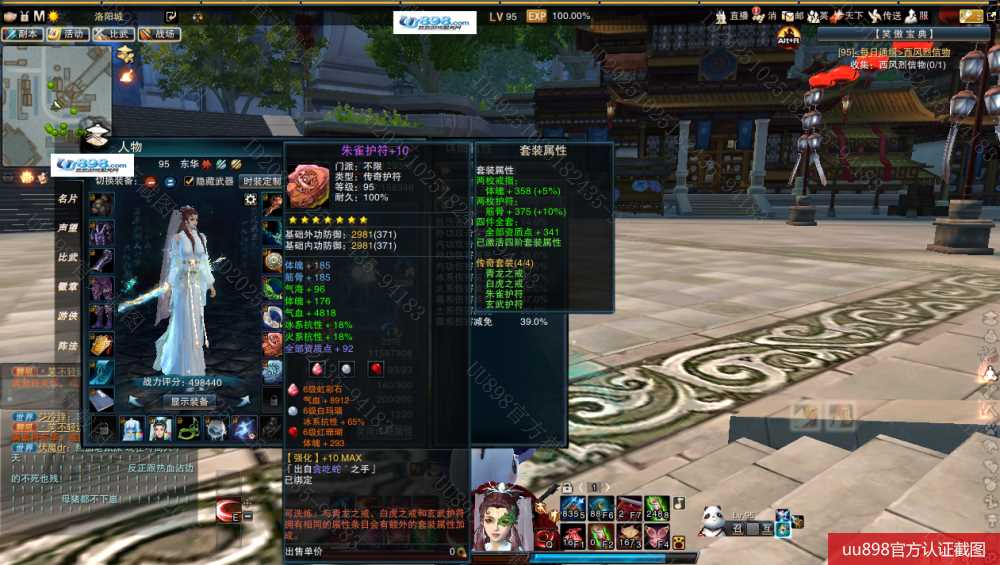Open the 副本 dungeon menu
Viewport: 1000px width, 565px height.
(23, 33)
